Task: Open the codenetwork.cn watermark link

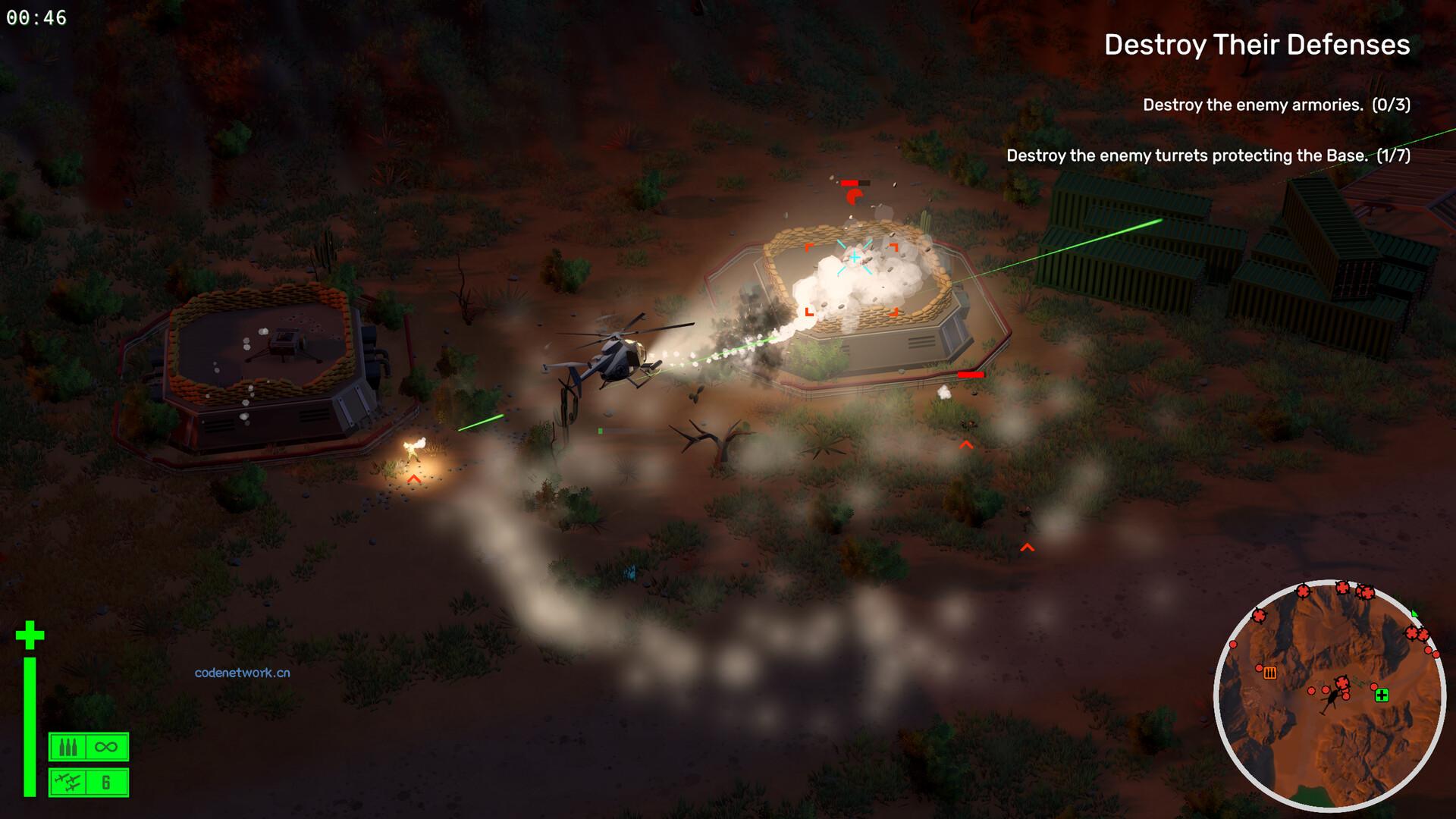Action: point(242,673)
